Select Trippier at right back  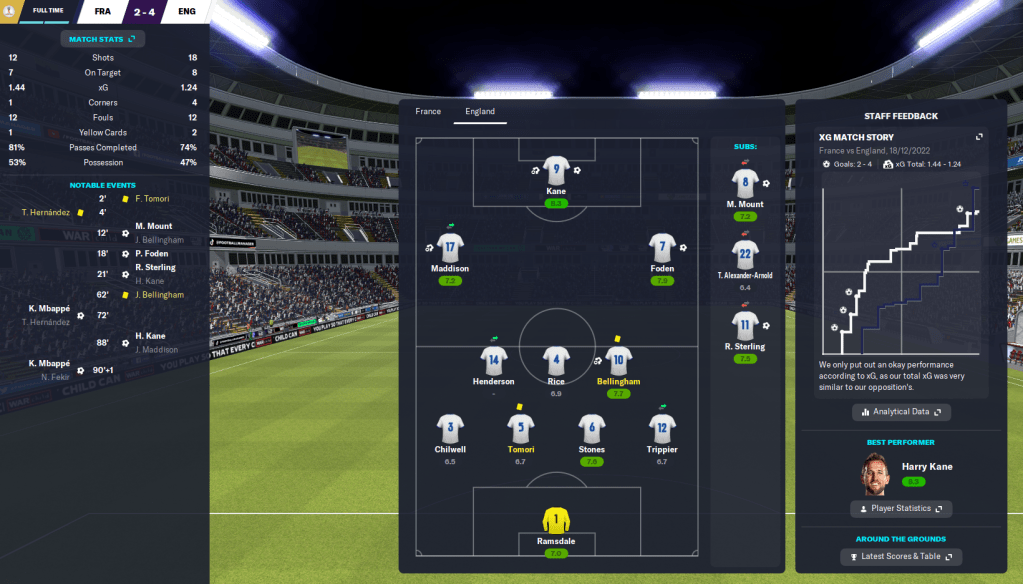coord(662,428)
